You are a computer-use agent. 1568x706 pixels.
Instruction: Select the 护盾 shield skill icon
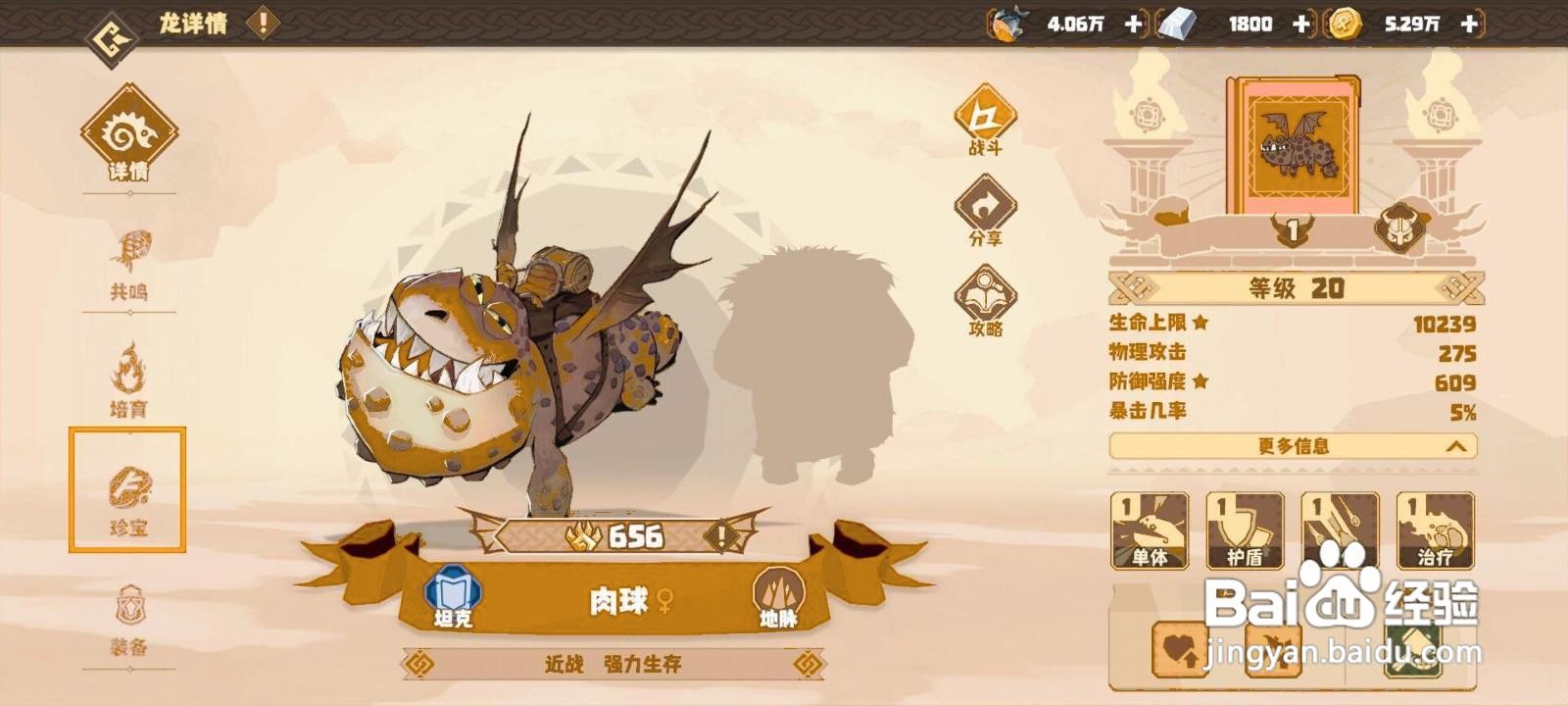point(1246,530)
